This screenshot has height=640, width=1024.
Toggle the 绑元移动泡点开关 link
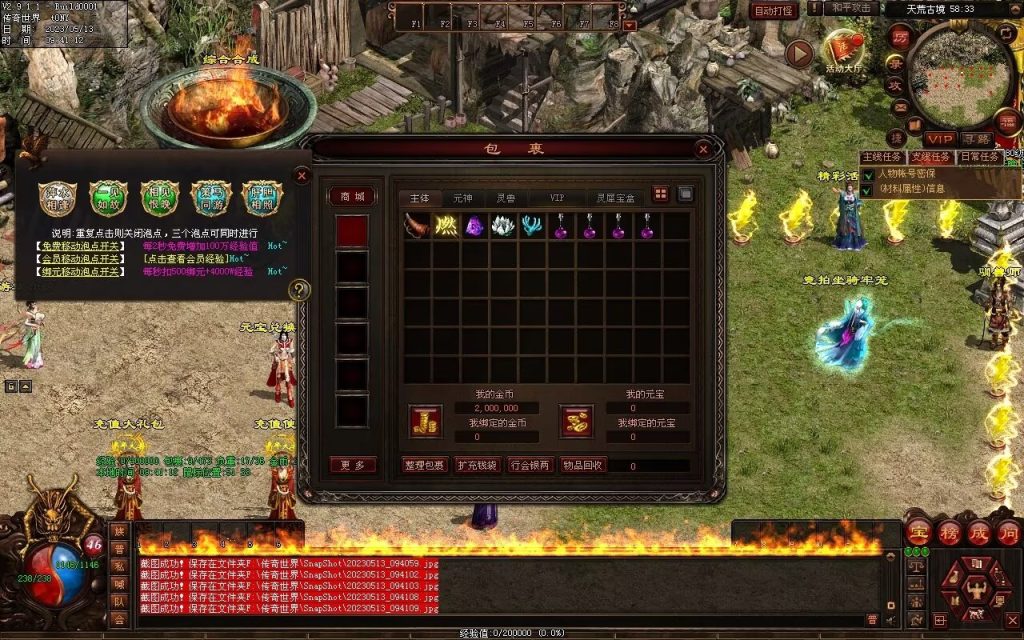[x=81, y=271]
